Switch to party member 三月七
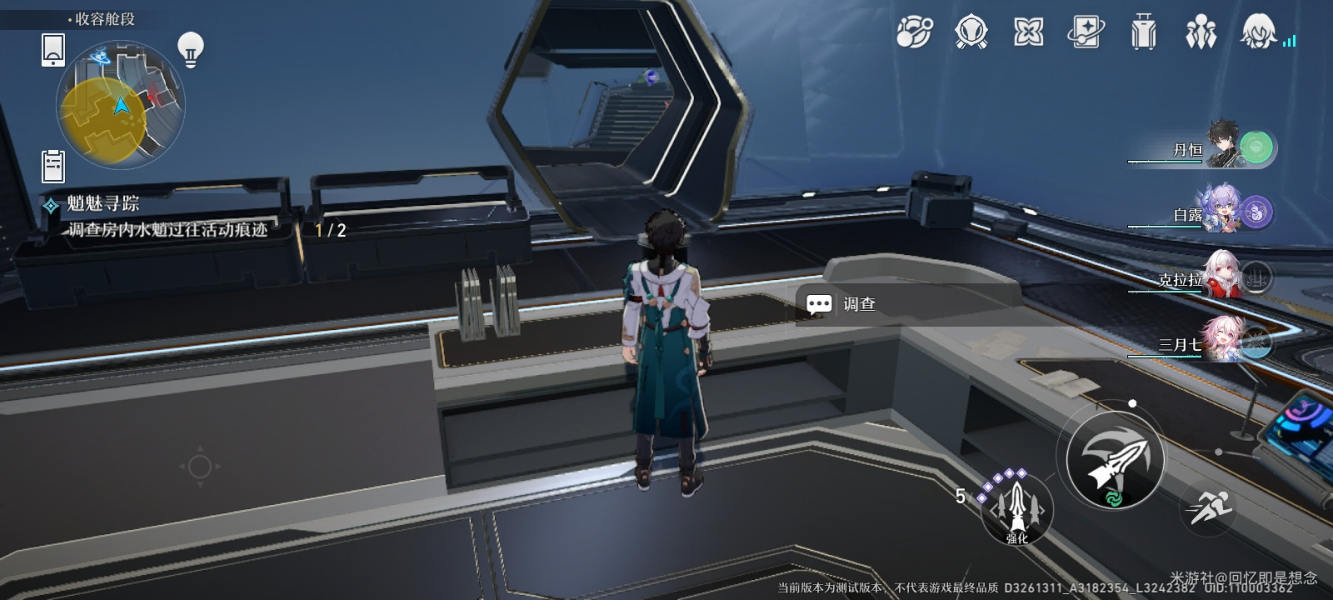The height and width of the screenshot is (600, 1333). [1222, 342]
